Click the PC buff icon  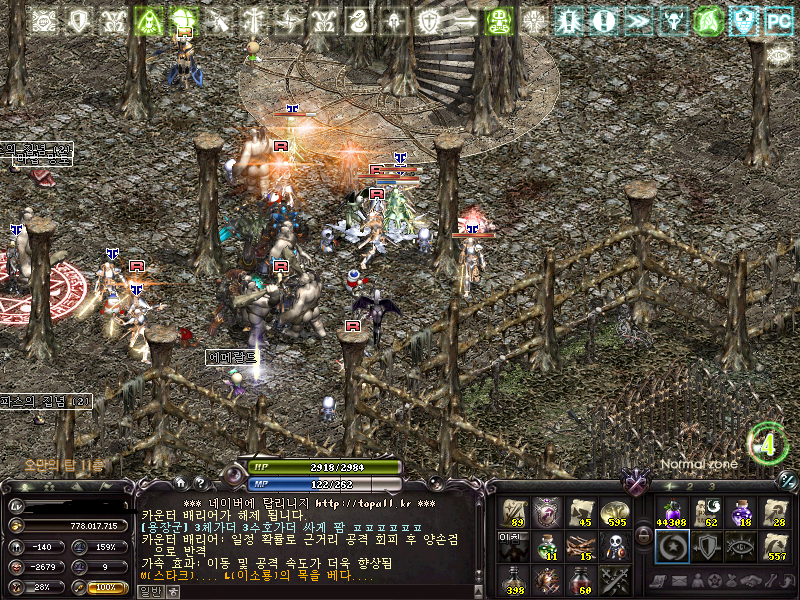(x=777, y=20)
